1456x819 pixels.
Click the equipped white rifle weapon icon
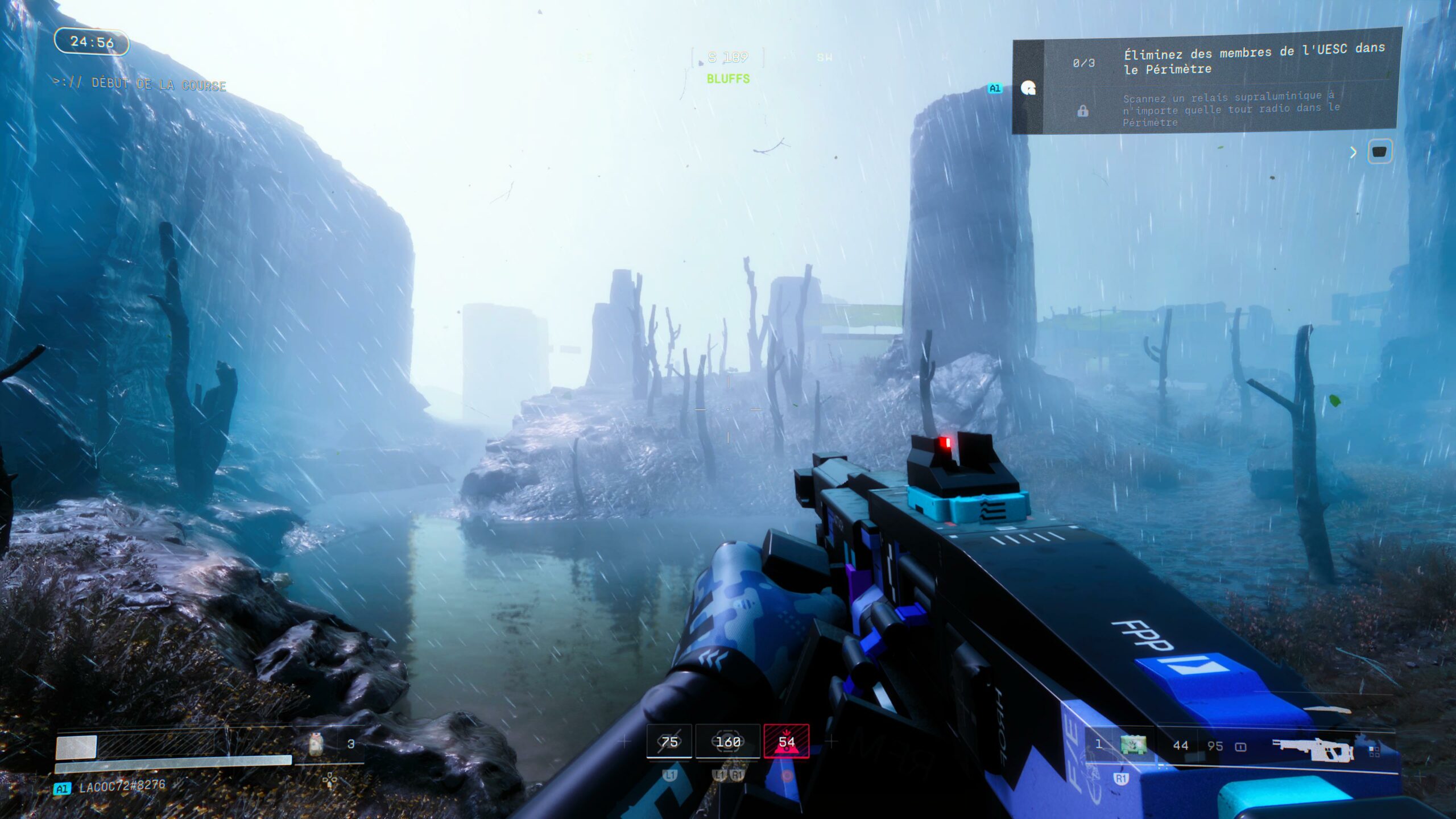click(x=1313, y=749)
